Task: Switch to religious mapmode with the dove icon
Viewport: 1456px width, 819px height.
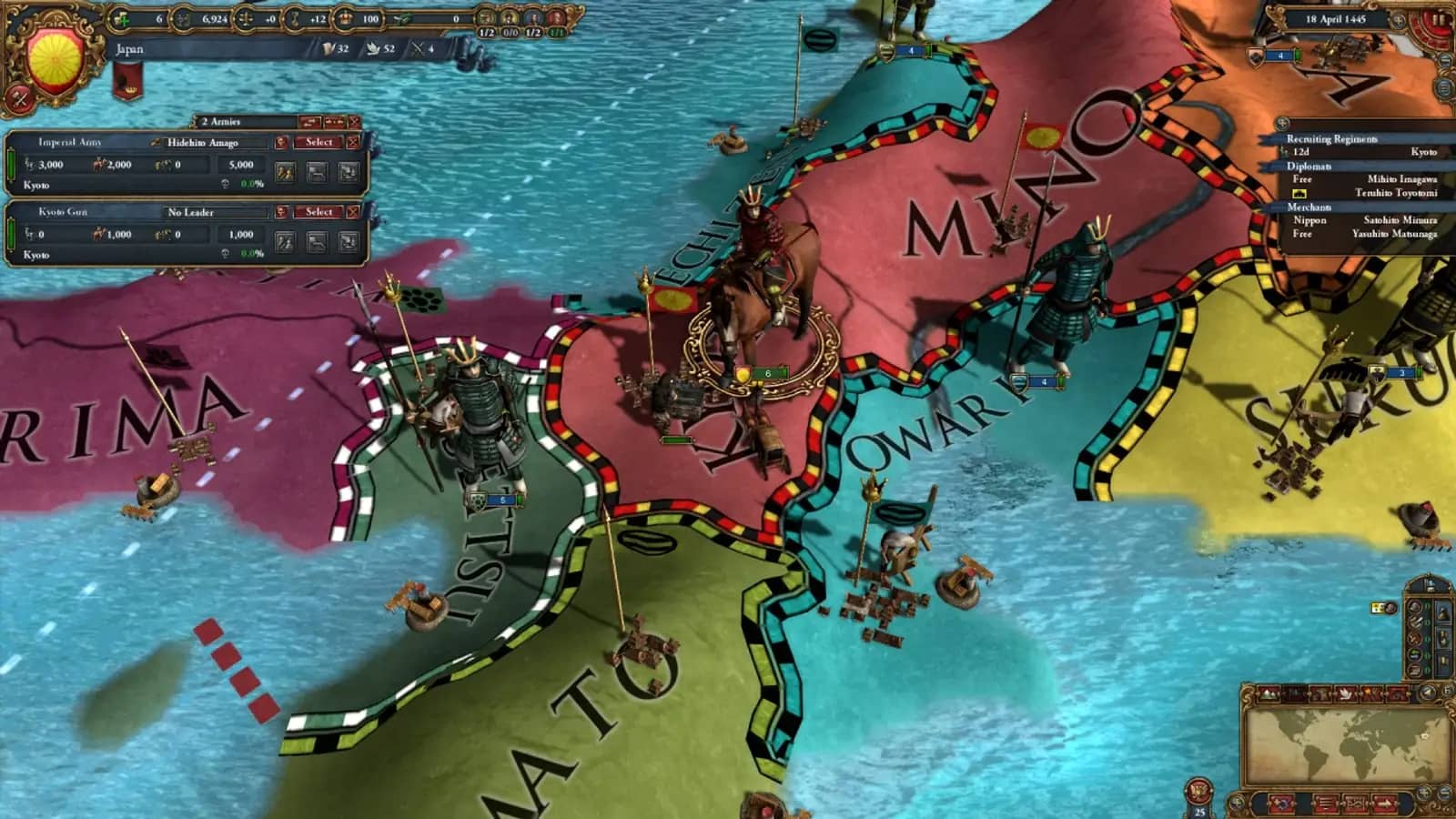Action: (1345, 693)
